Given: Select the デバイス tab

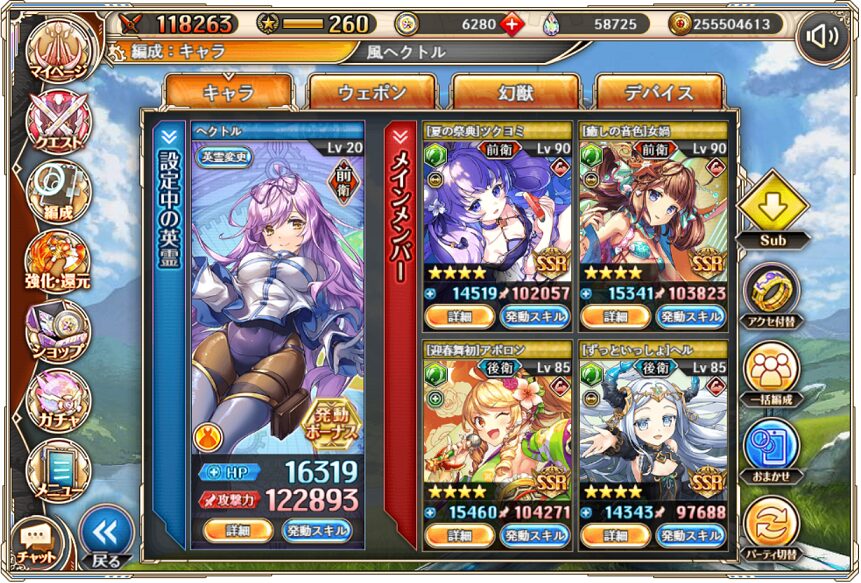Looking at the screenshot, I should pos(659,92).
